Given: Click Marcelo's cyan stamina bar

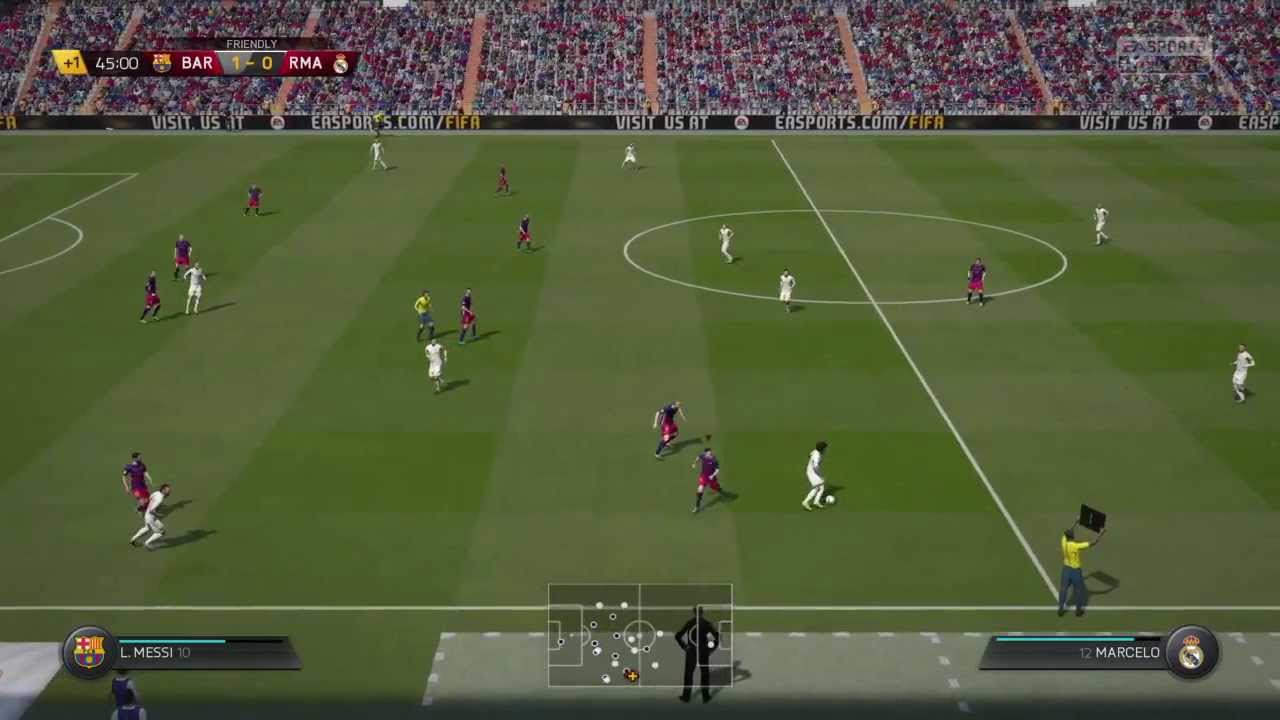Looking at the screenshot, I should coord(1065,638).
